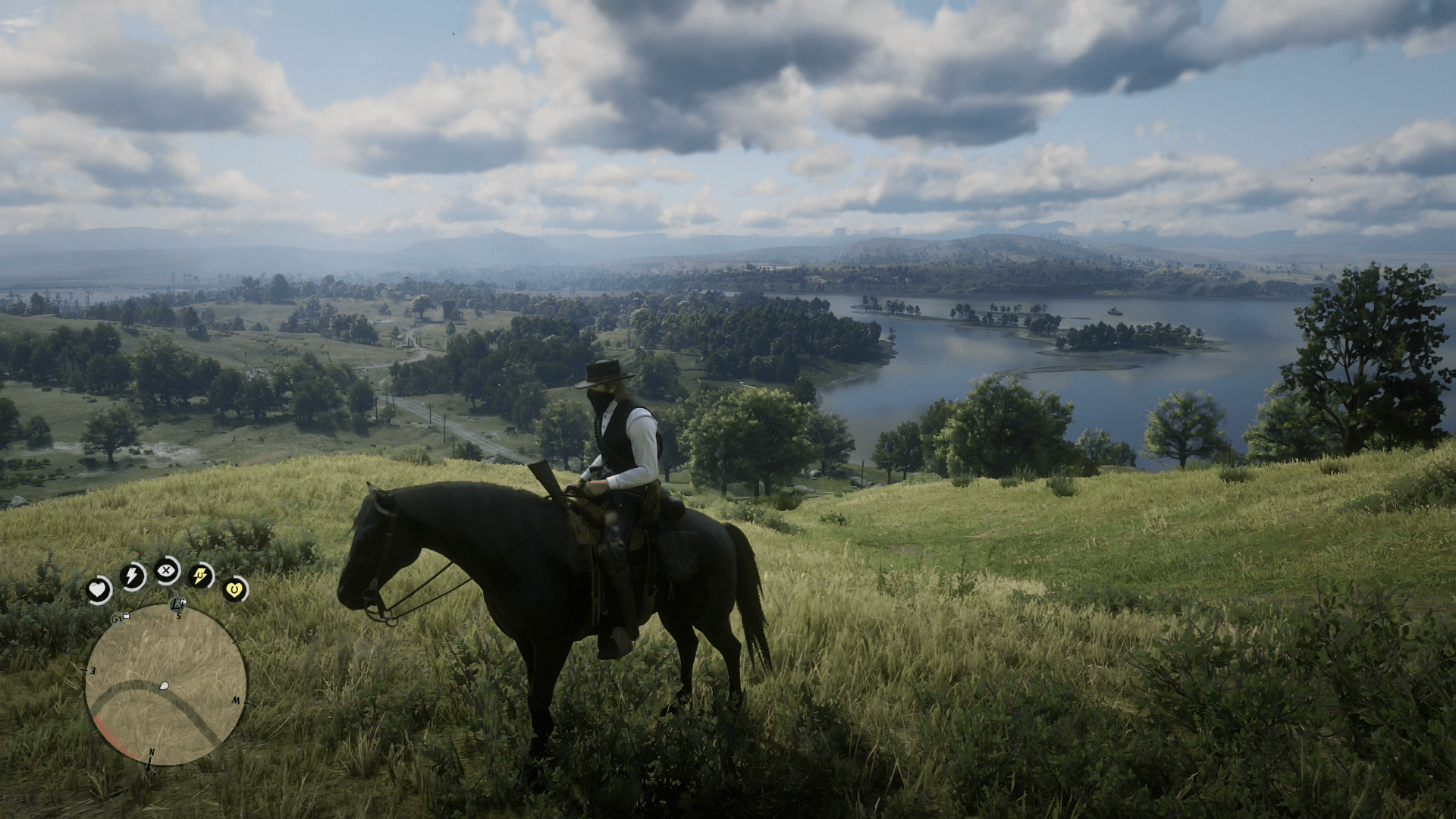Image resolution: width=1456 pixels, height=819 pixels.
Task: Click the white player dot on the minimap
Action: (164, 686)
